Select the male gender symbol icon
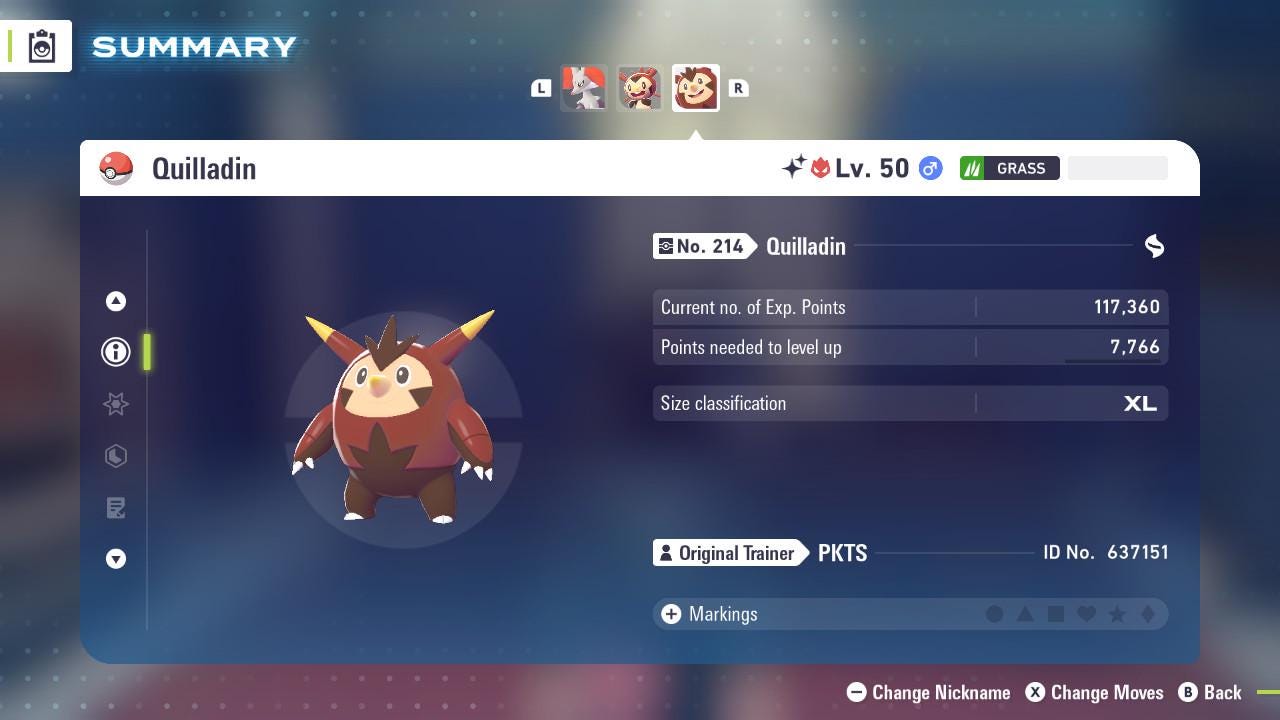The width and height of the screenshot is (1280, 720). coord(929,168)
